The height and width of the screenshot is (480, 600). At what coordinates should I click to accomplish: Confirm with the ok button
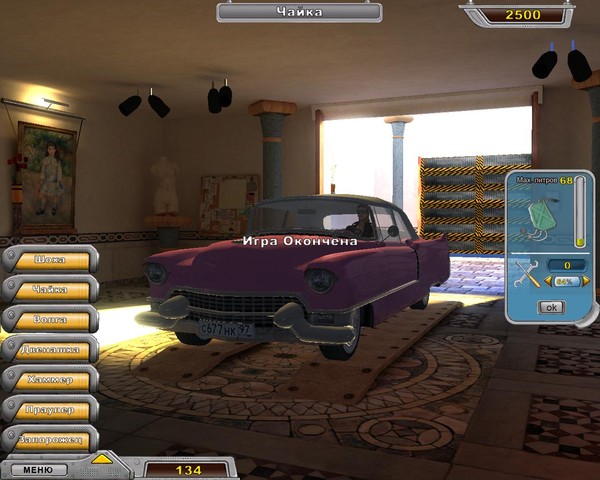(x=550, y=307)
